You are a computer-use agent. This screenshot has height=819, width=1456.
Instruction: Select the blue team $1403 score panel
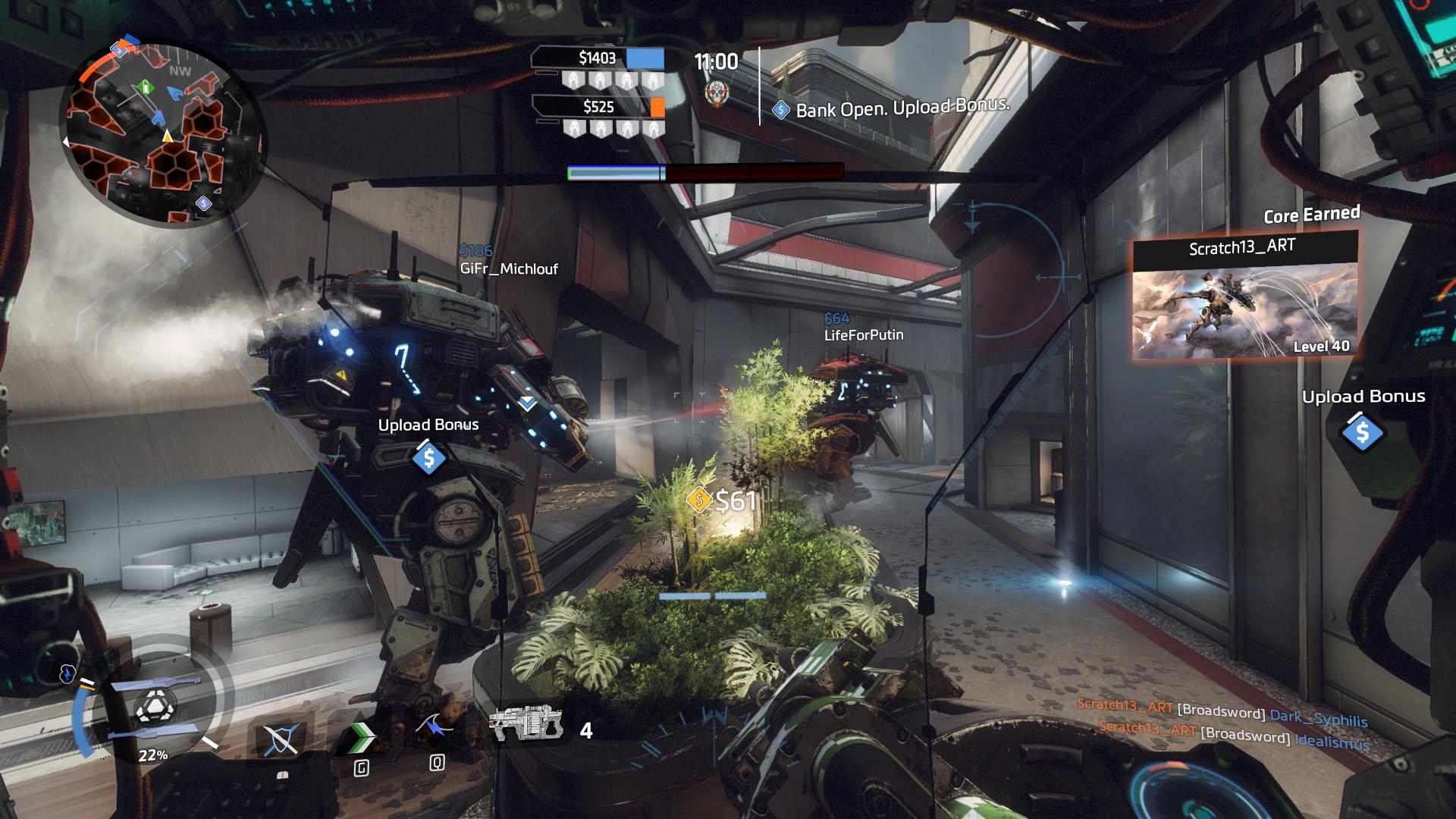tap(598, 58)
